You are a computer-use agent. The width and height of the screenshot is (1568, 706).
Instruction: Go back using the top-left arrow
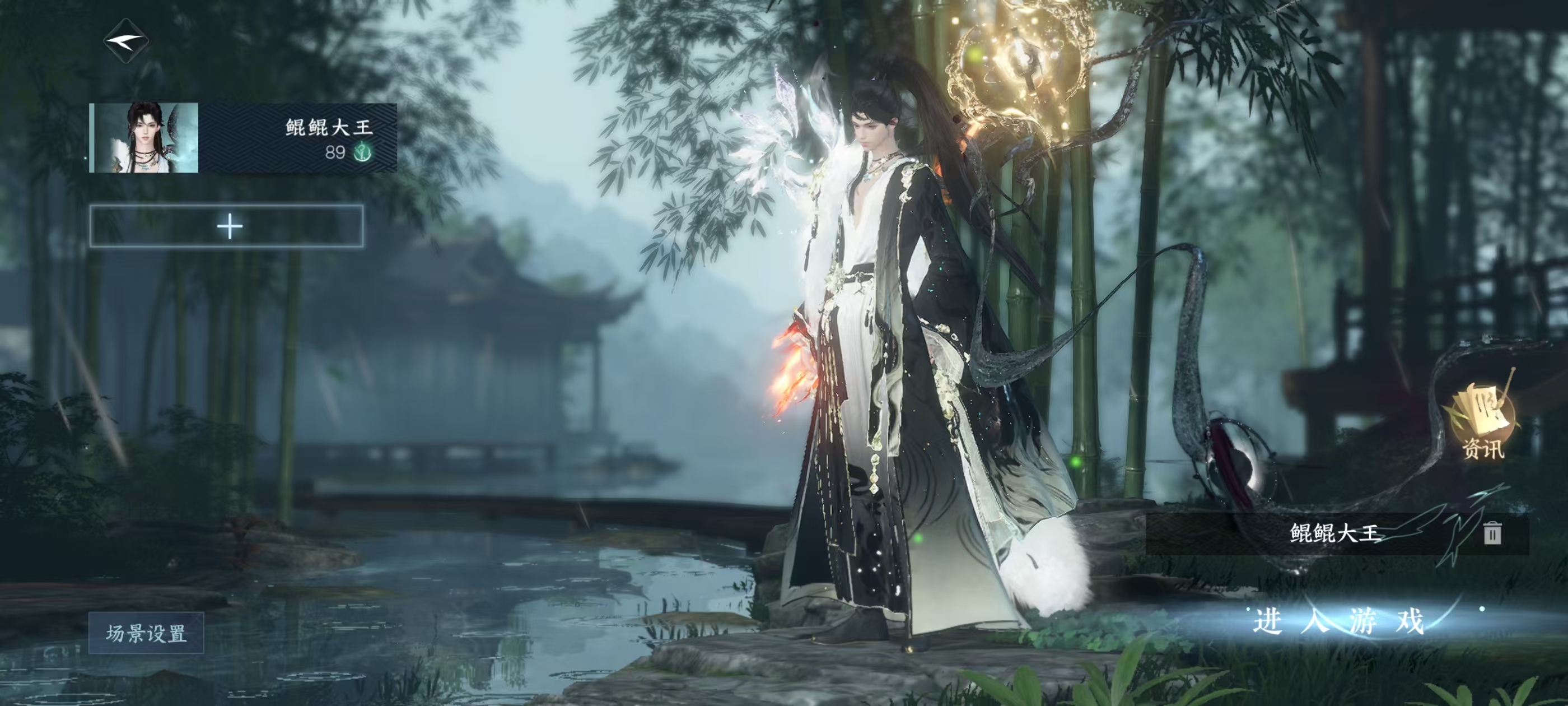point(126,41)
